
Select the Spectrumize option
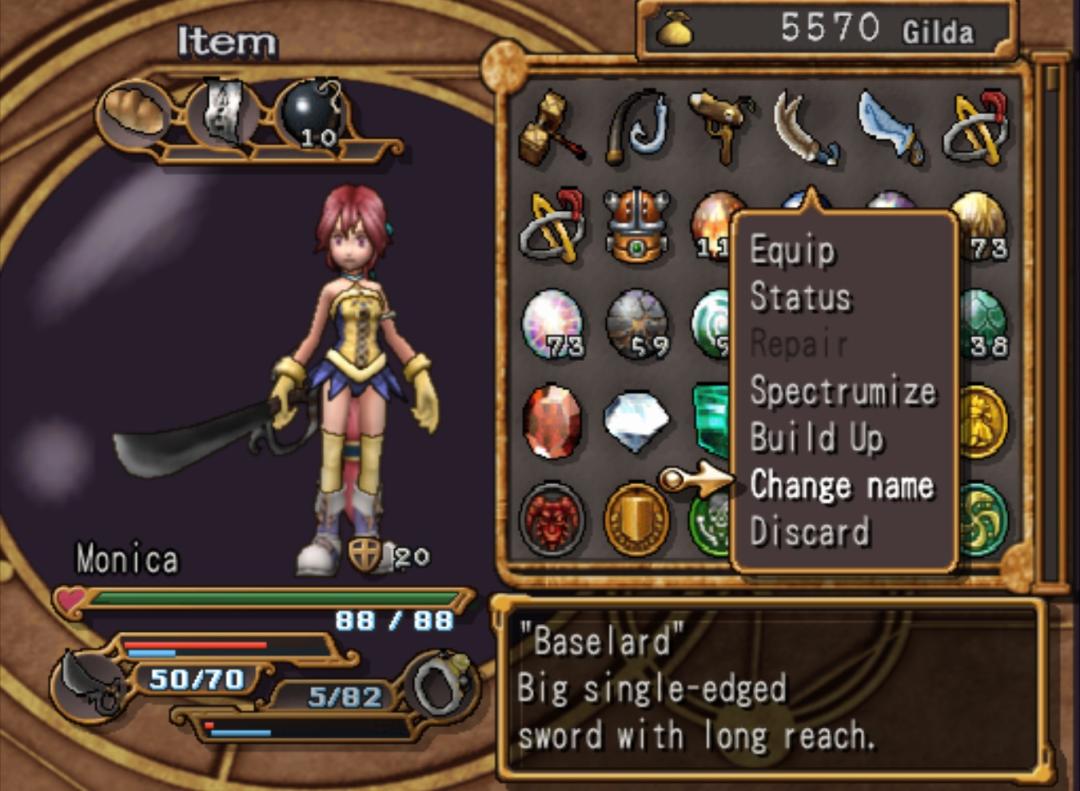(842, 391)
